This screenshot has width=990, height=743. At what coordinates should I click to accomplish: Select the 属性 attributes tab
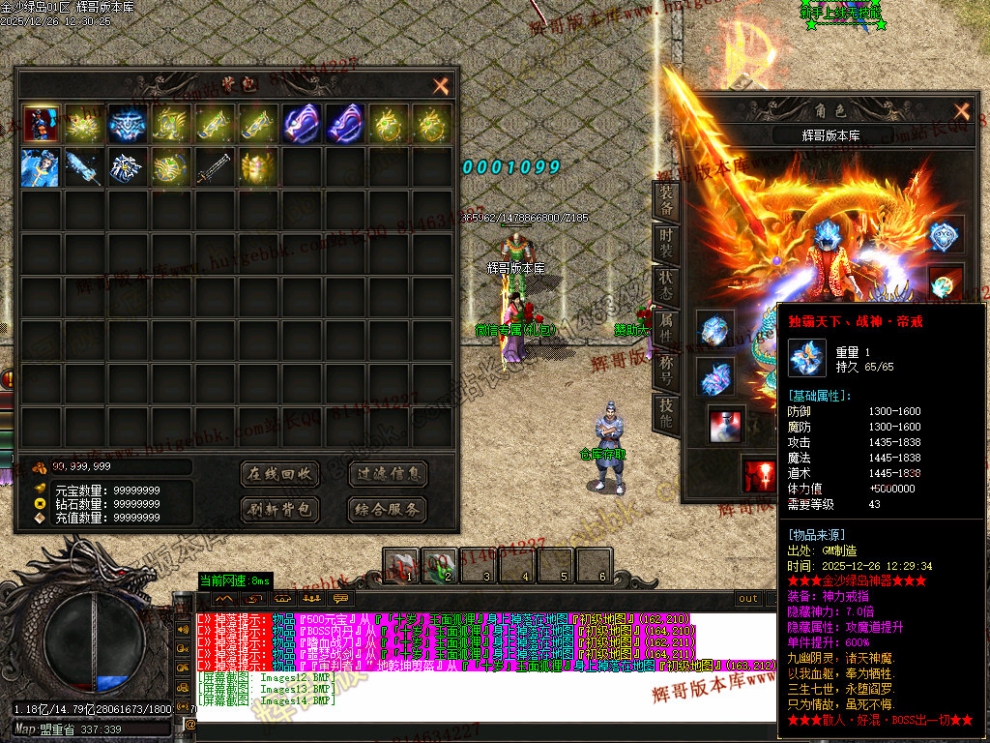[x=666, y=327]
